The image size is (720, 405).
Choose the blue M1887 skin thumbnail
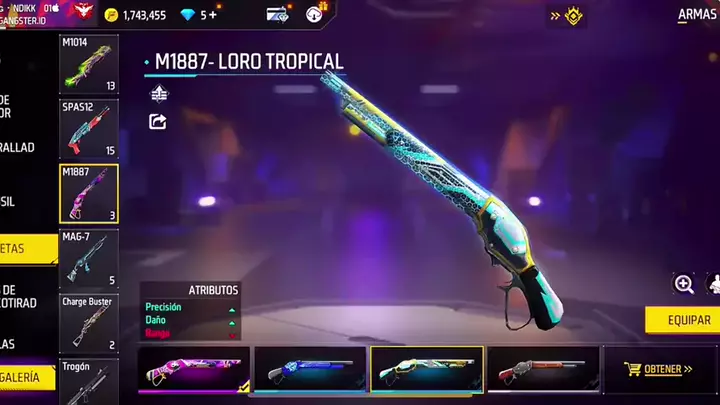(310, 369)
